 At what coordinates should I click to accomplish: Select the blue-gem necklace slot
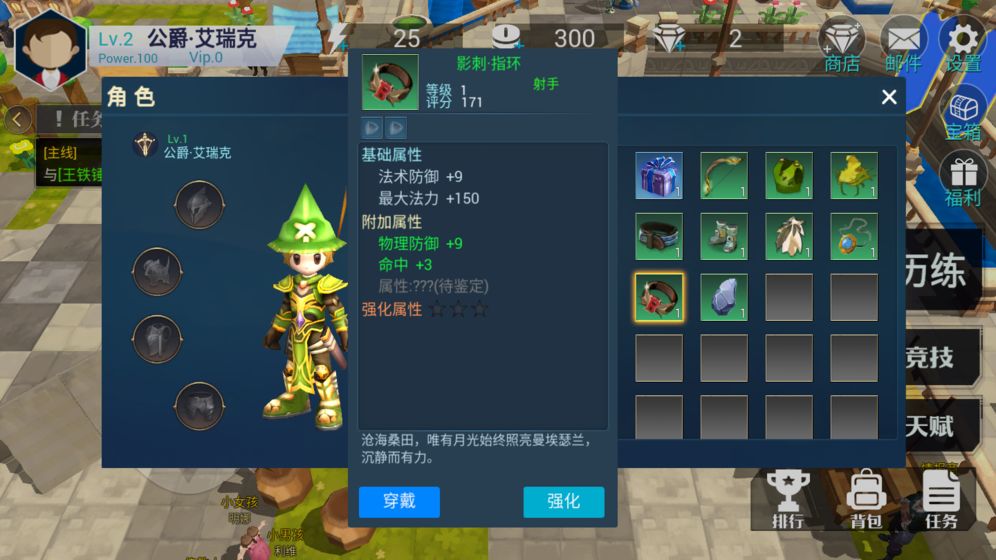point(854,237)
